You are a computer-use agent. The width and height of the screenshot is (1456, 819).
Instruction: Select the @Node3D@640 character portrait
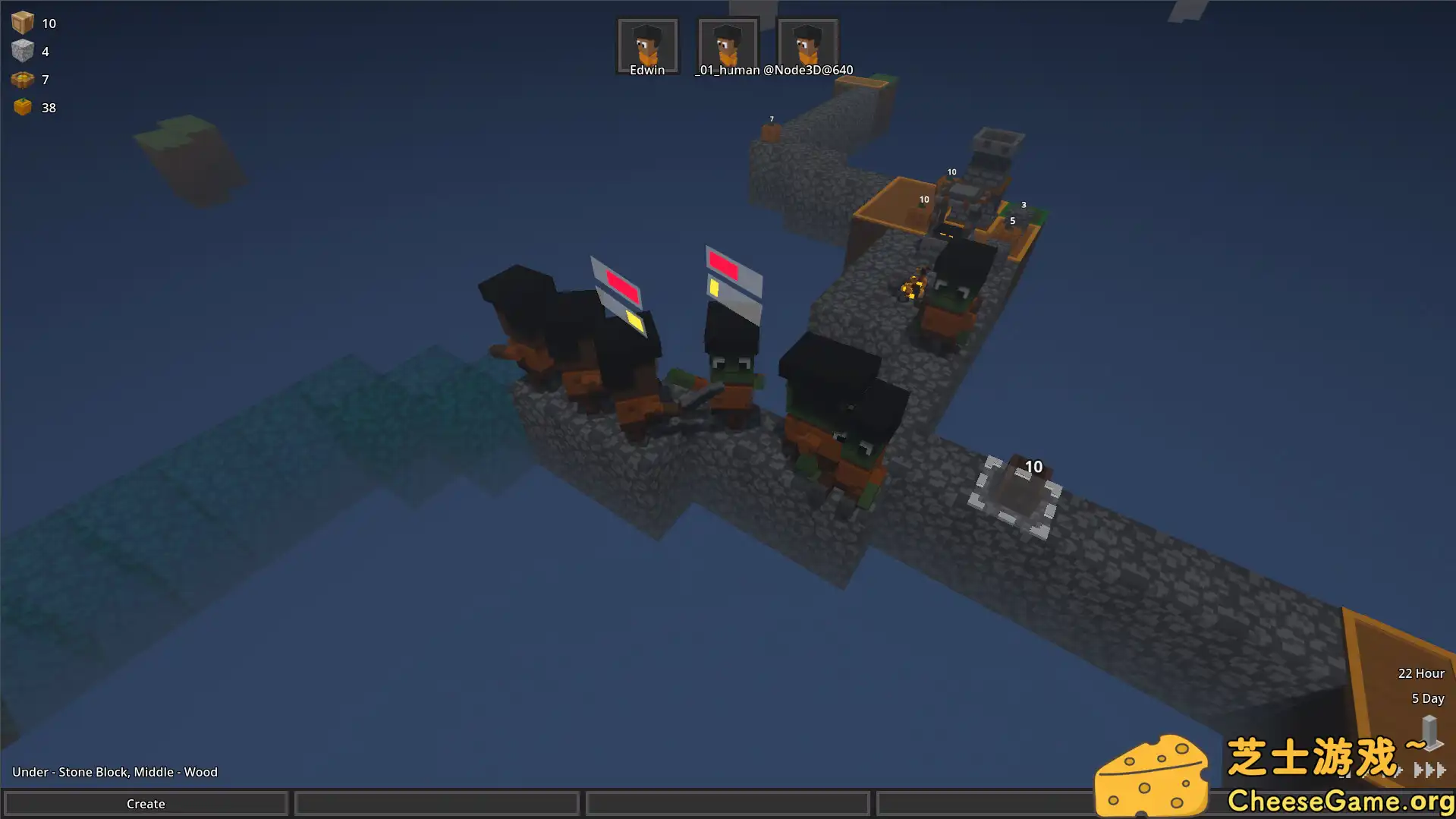(807, 43)
